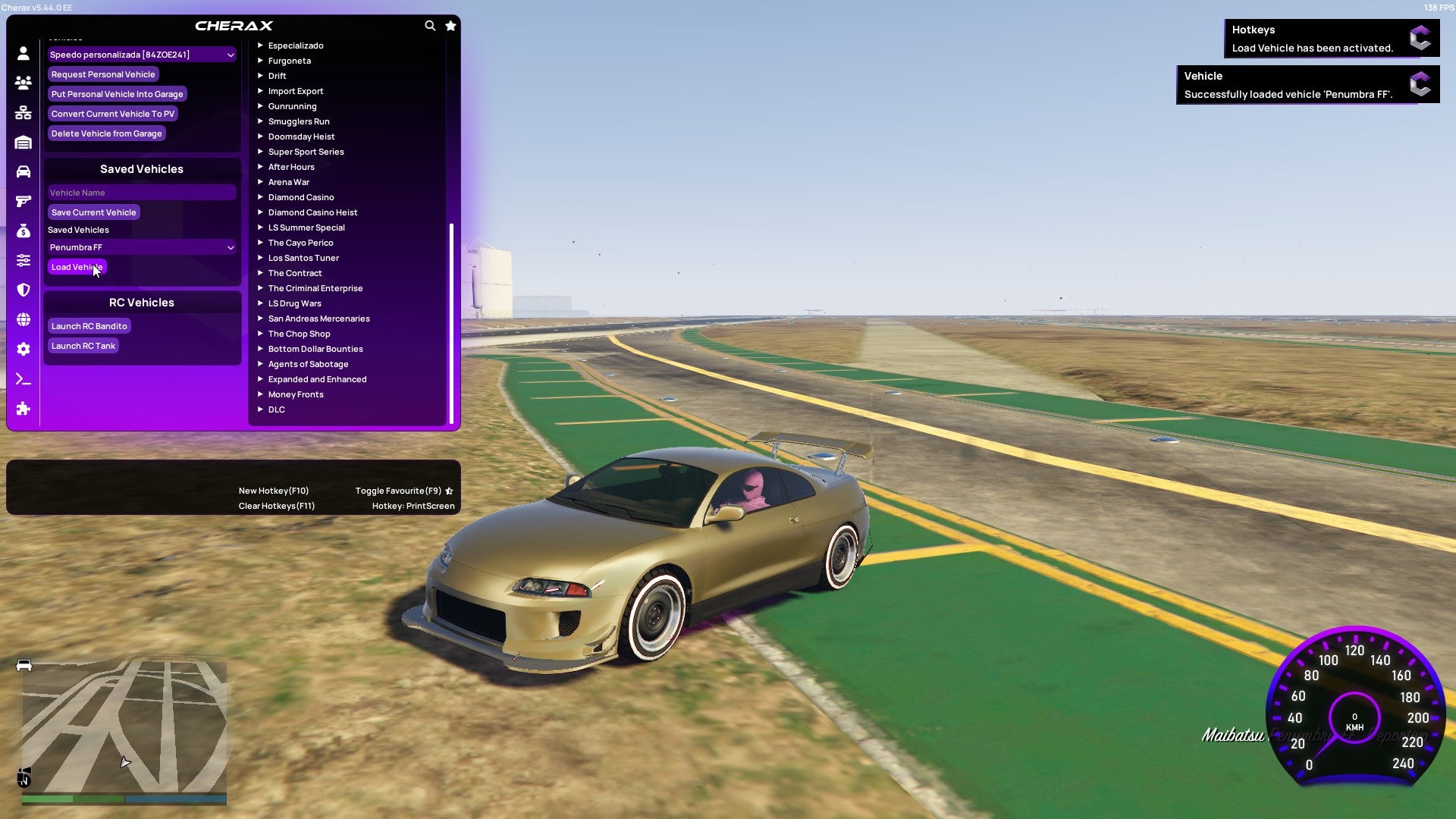This screenshot has width=1456, height=819.
Task: Select the Protections shield icon
Action: click(23, 290)
